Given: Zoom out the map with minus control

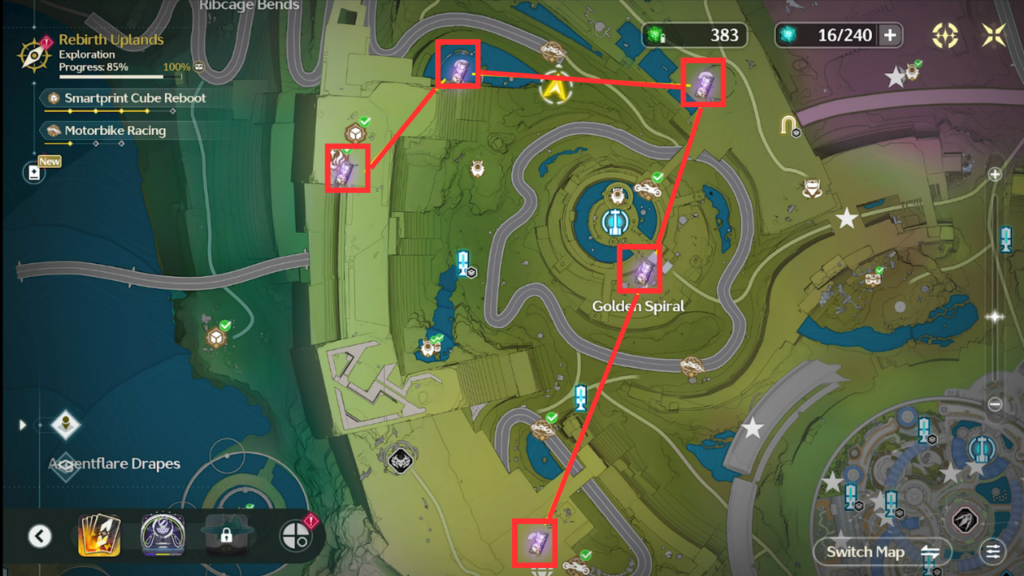Looking at the screenshot, I should (994, 404).
